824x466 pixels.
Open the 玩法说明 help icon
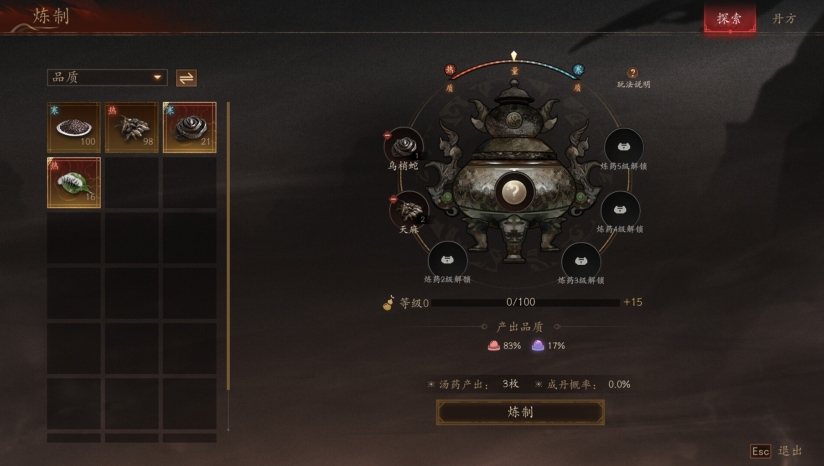click(x=632, y=73)
